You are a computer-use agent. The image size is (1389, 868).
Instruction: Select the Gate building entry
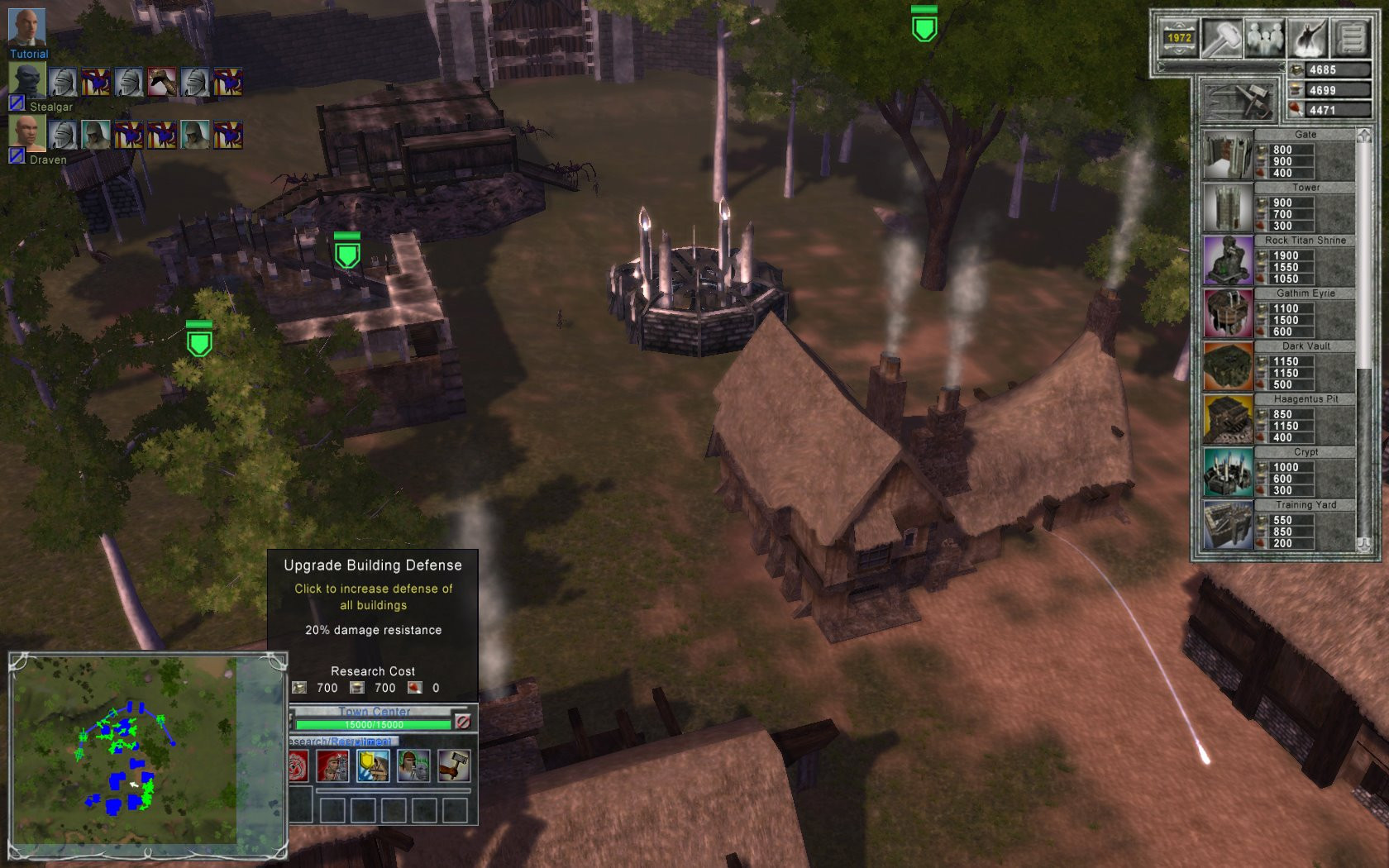(1228, 155)
